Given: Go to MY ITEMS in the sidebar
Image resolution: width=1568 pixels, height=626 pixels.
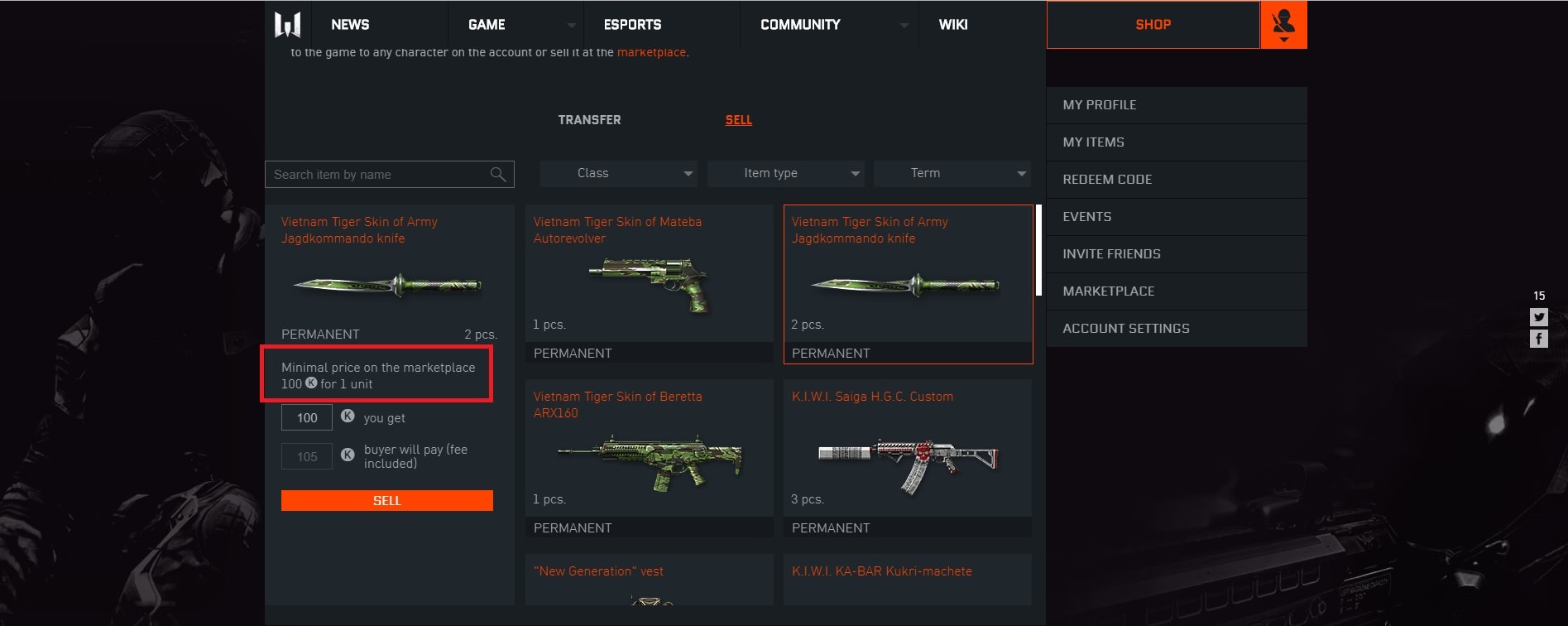Looking at the screenshot, I should pyautogui.click(x=1093, y=142).
